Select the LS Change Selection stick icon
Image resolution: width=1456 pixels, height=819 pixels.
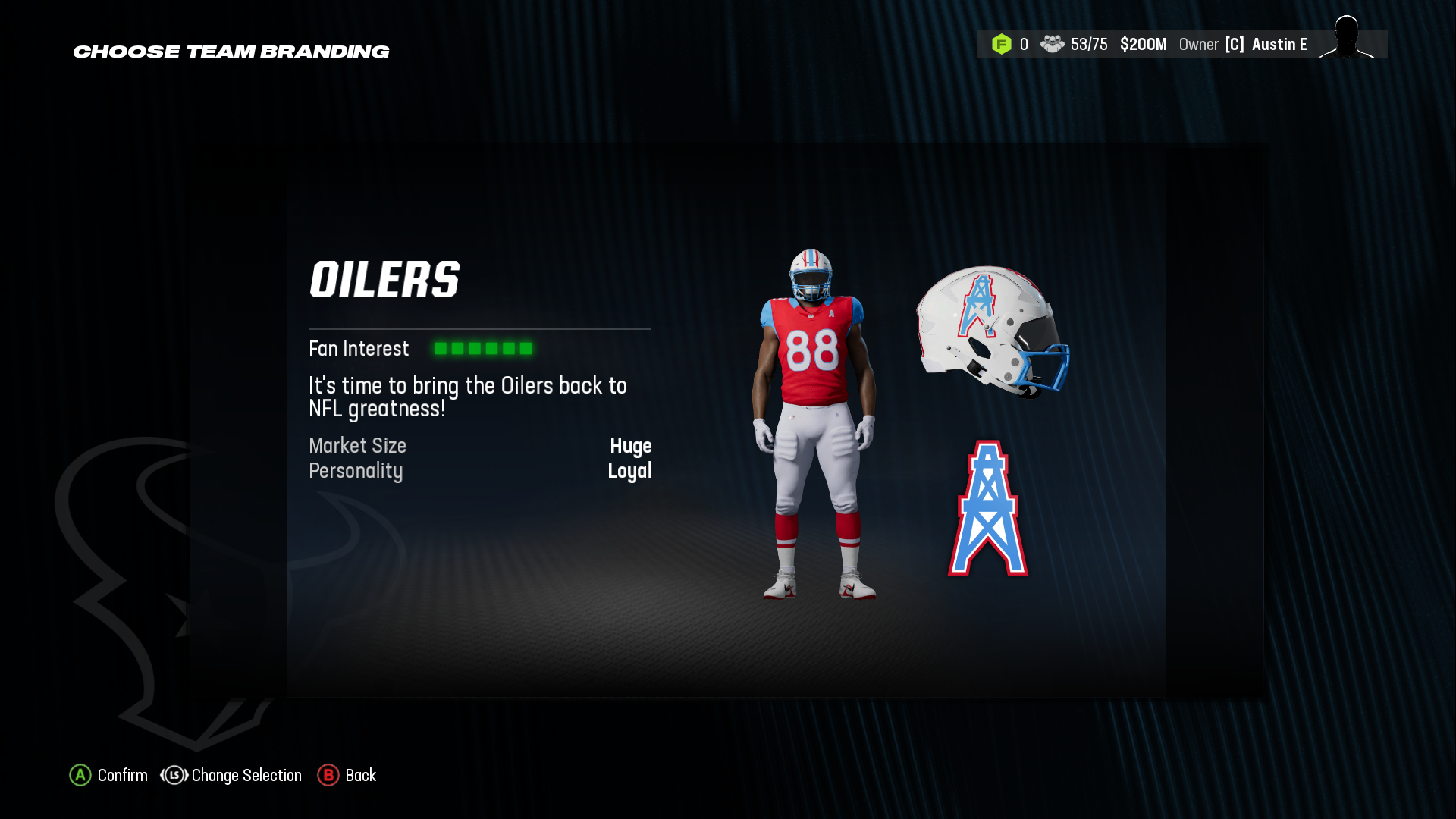pyautogui.click(x=174, y=775)
